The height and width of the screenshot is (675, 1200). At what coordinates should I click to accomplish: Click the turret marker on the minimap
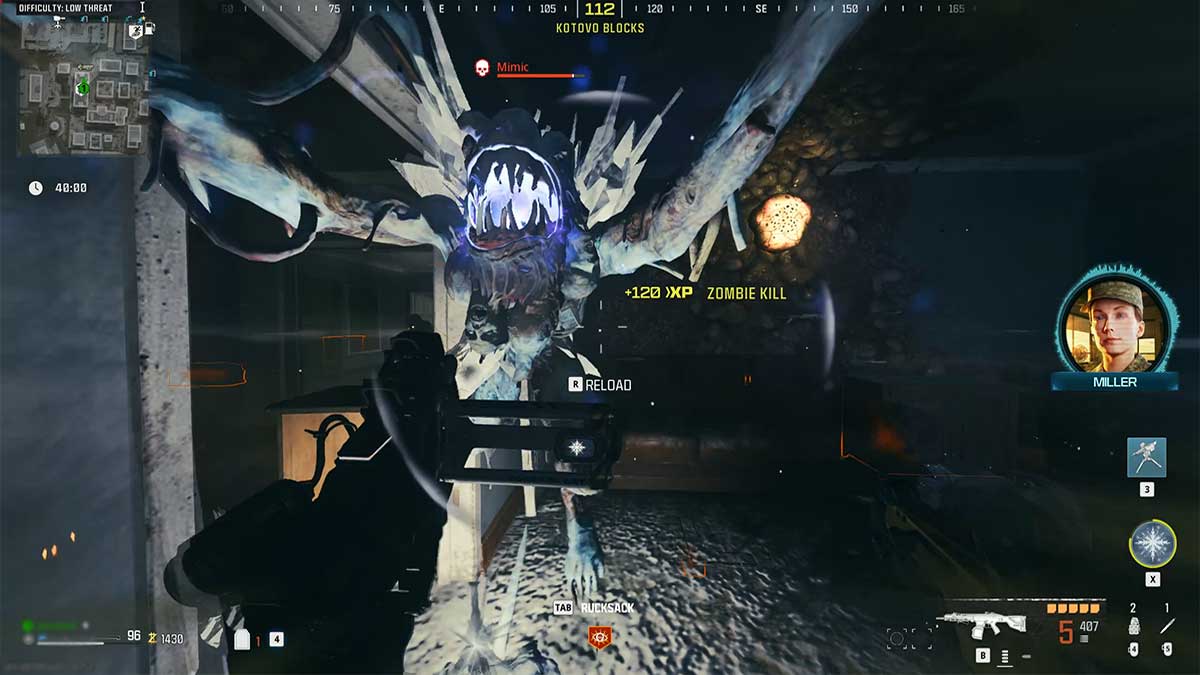[x=58, y=21]
